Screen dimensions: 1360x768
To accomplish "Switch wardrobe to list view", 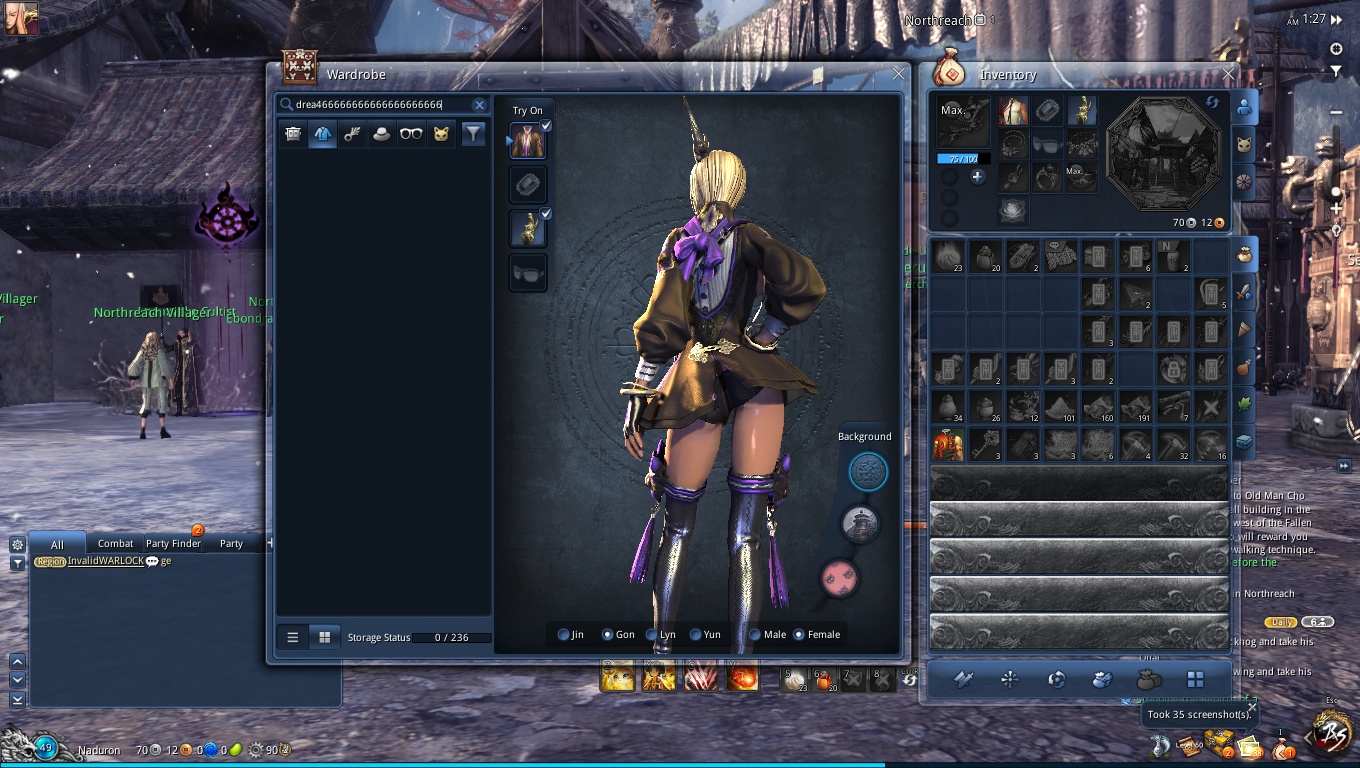I will point(293,637).
